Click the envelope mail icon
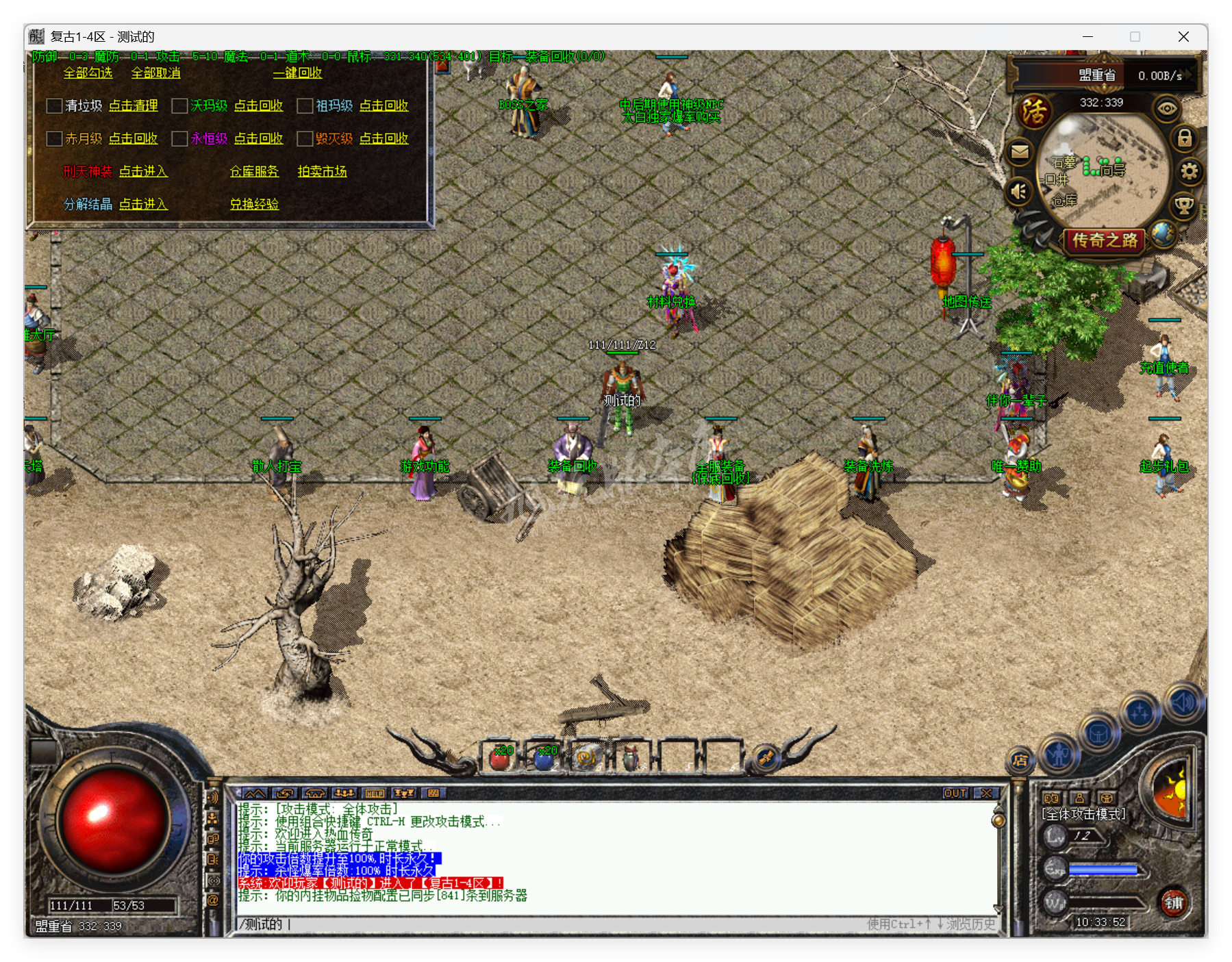1232x962 pixels. (x=1020, y=151)
